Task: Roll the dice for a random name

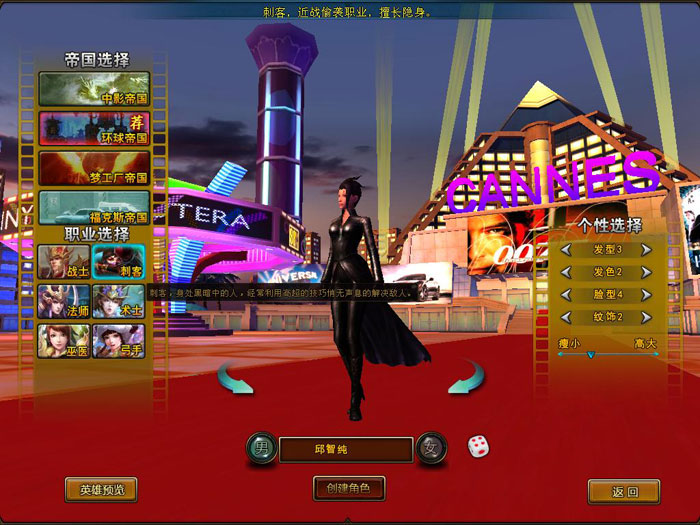Action: click(479, 445)
